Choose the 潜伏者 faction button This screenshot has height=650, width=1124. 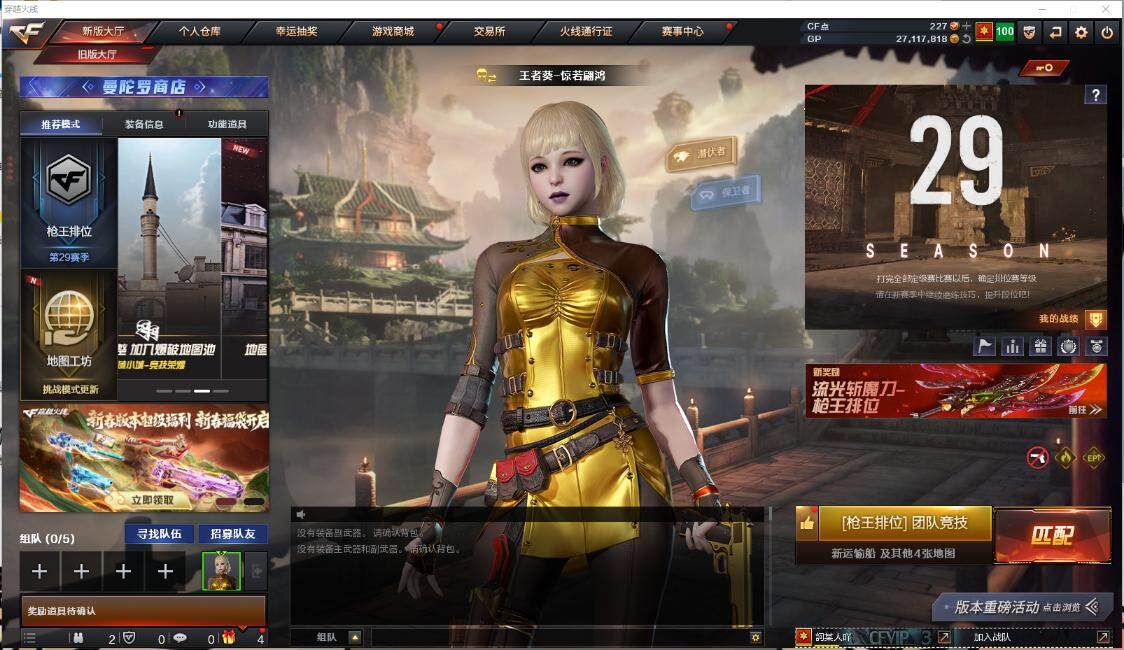[x=702, y=153]
